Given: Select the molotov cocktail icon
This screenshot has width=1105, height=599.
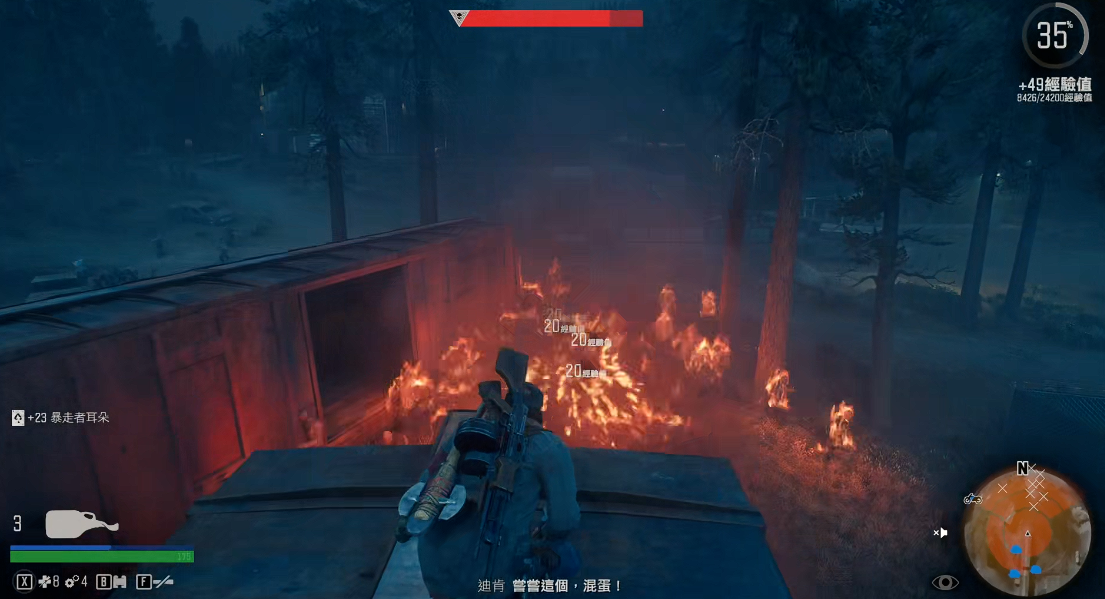Looking at the screenshot, I should (80, 524).
